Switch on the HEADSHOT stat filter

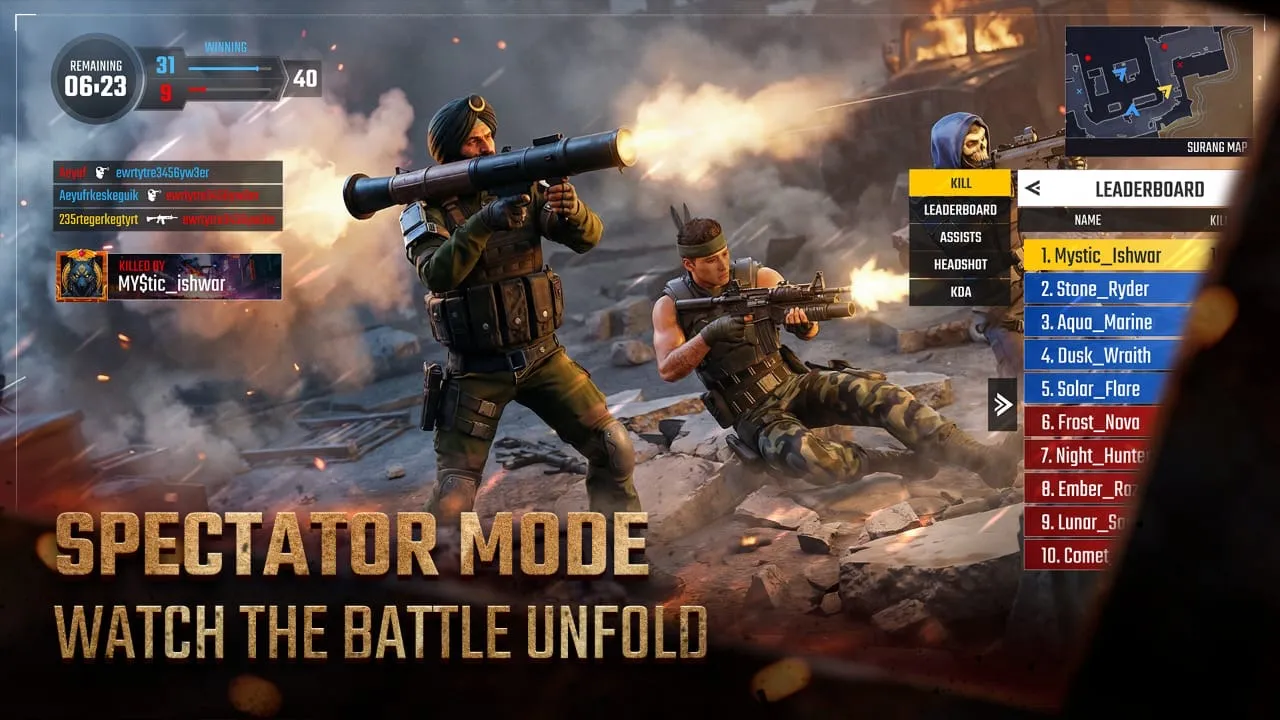961,264
